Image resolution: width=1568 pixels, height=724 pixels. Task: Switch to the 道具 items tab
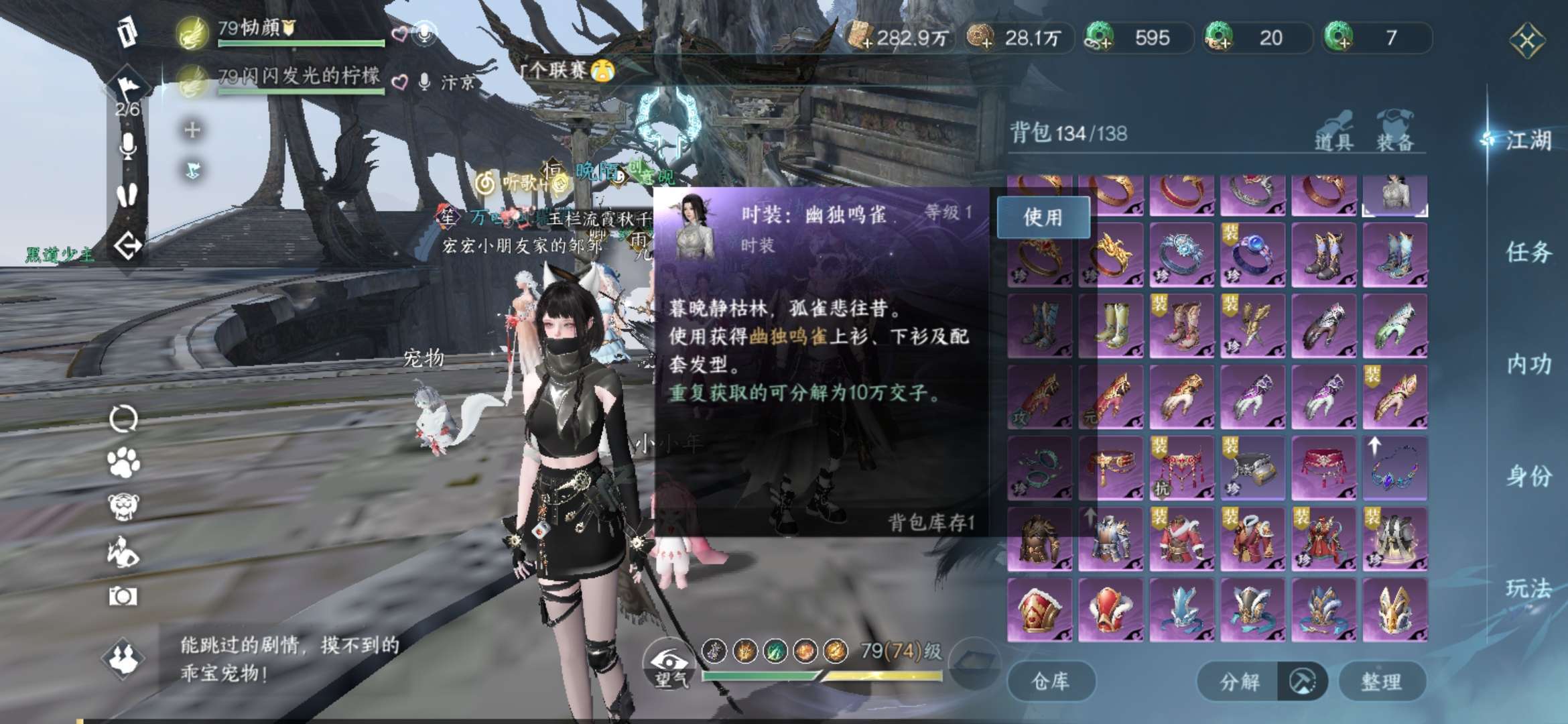[1333, 131]
